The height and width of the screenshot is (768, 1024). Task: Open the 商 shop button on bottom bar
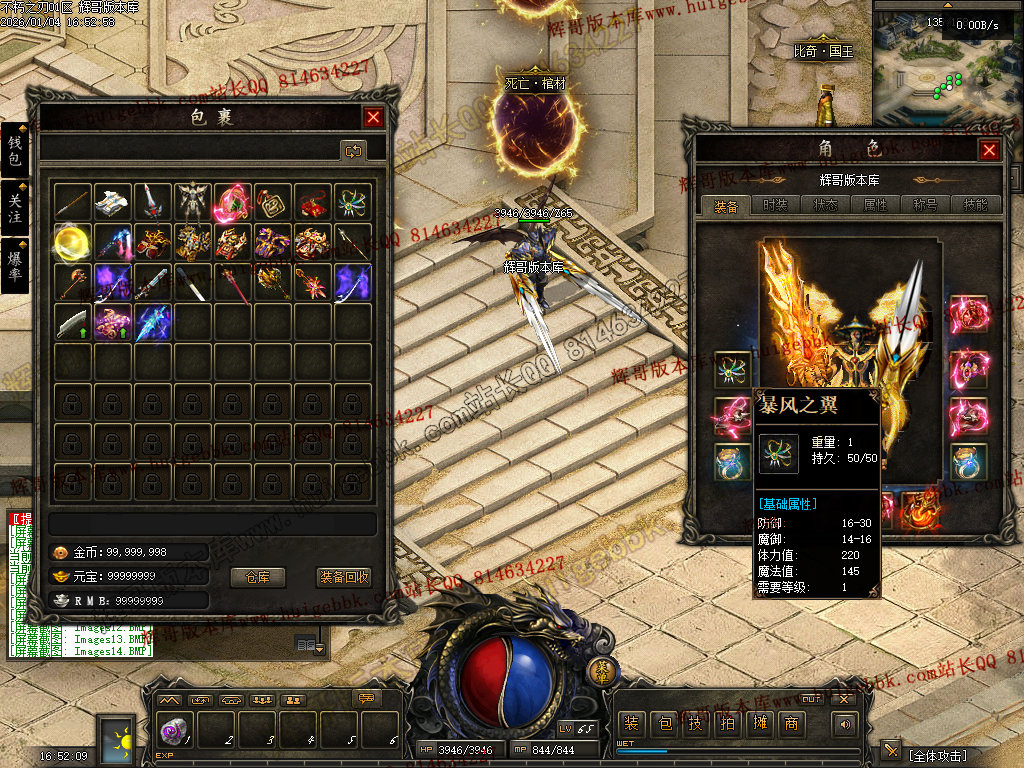[x=792, y=723]
